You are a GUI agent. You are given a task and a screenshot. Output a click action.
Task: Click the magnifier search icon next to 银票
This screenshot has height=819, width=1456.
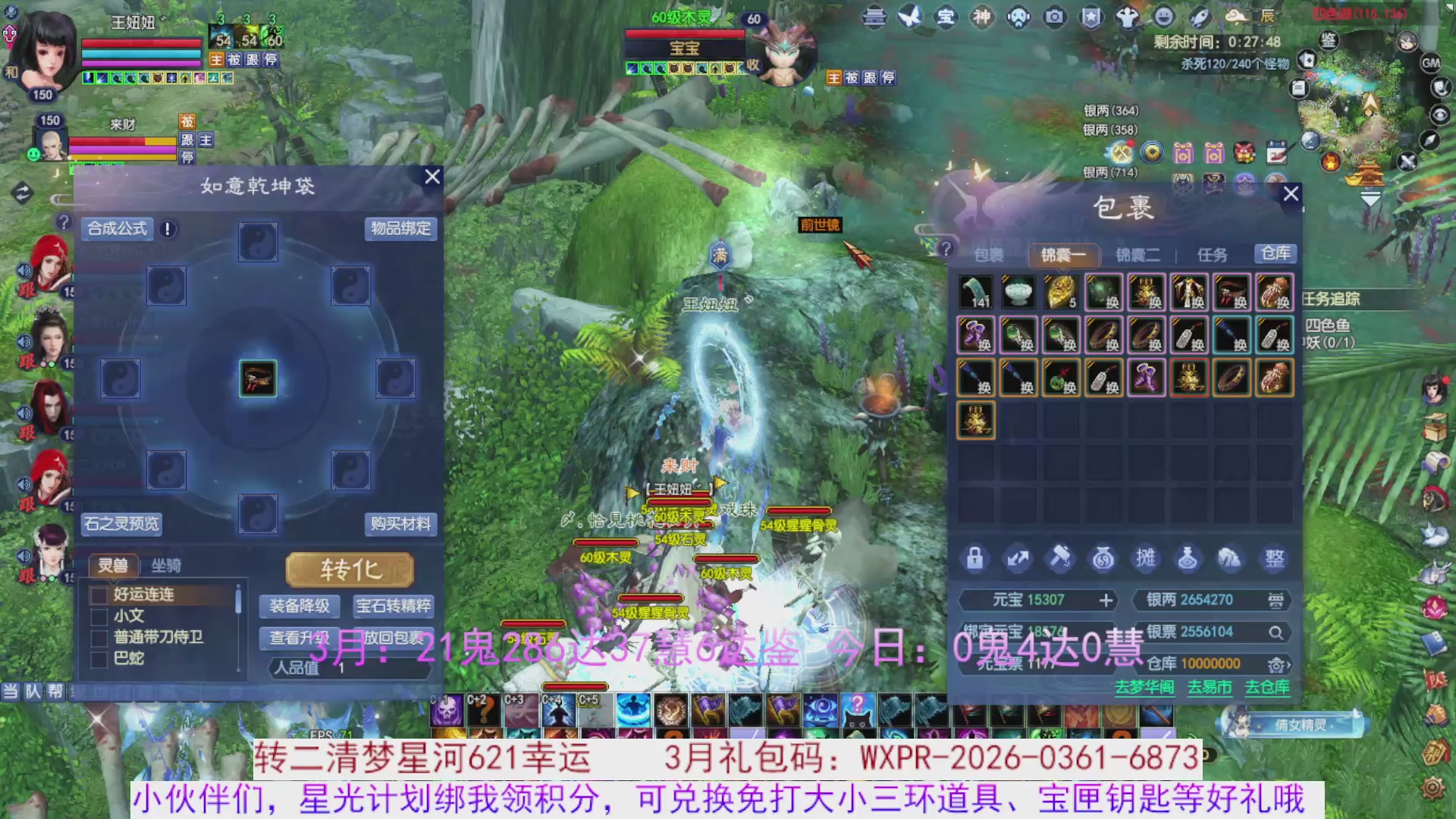(1277, 631)
